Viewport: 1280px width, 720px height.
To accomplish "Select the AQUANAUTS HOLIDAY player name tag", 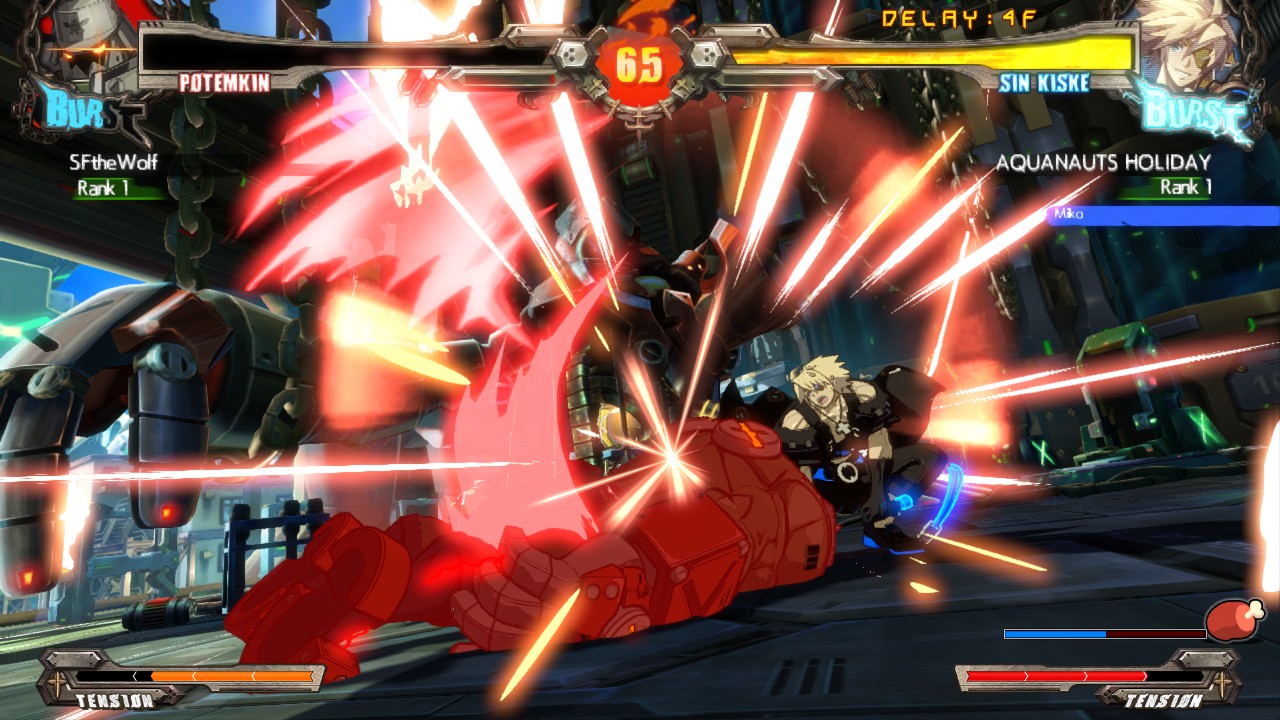I will tap(1104, 162).
